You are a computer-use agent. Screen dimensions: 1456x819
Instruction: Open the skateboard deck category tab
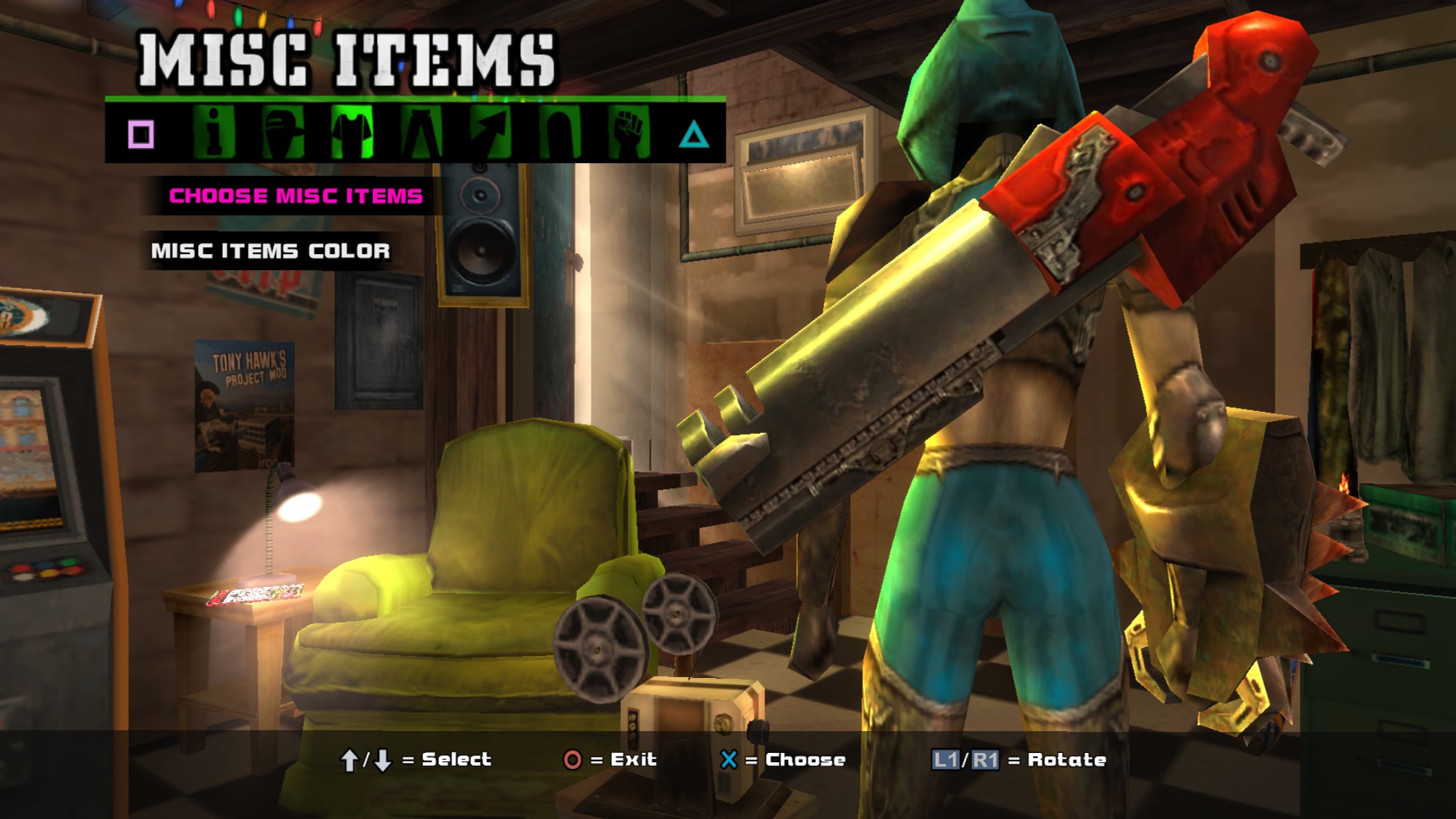[x=560, y=133]
